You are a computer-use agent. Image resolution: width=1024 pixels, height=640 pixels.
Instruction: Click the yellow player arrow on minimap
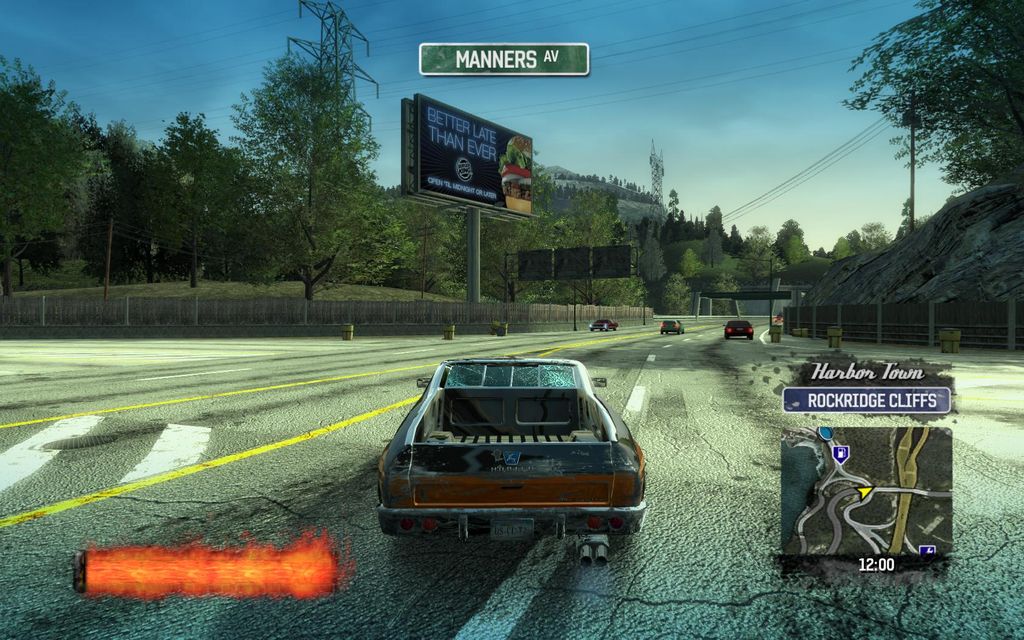coord(865,492)
